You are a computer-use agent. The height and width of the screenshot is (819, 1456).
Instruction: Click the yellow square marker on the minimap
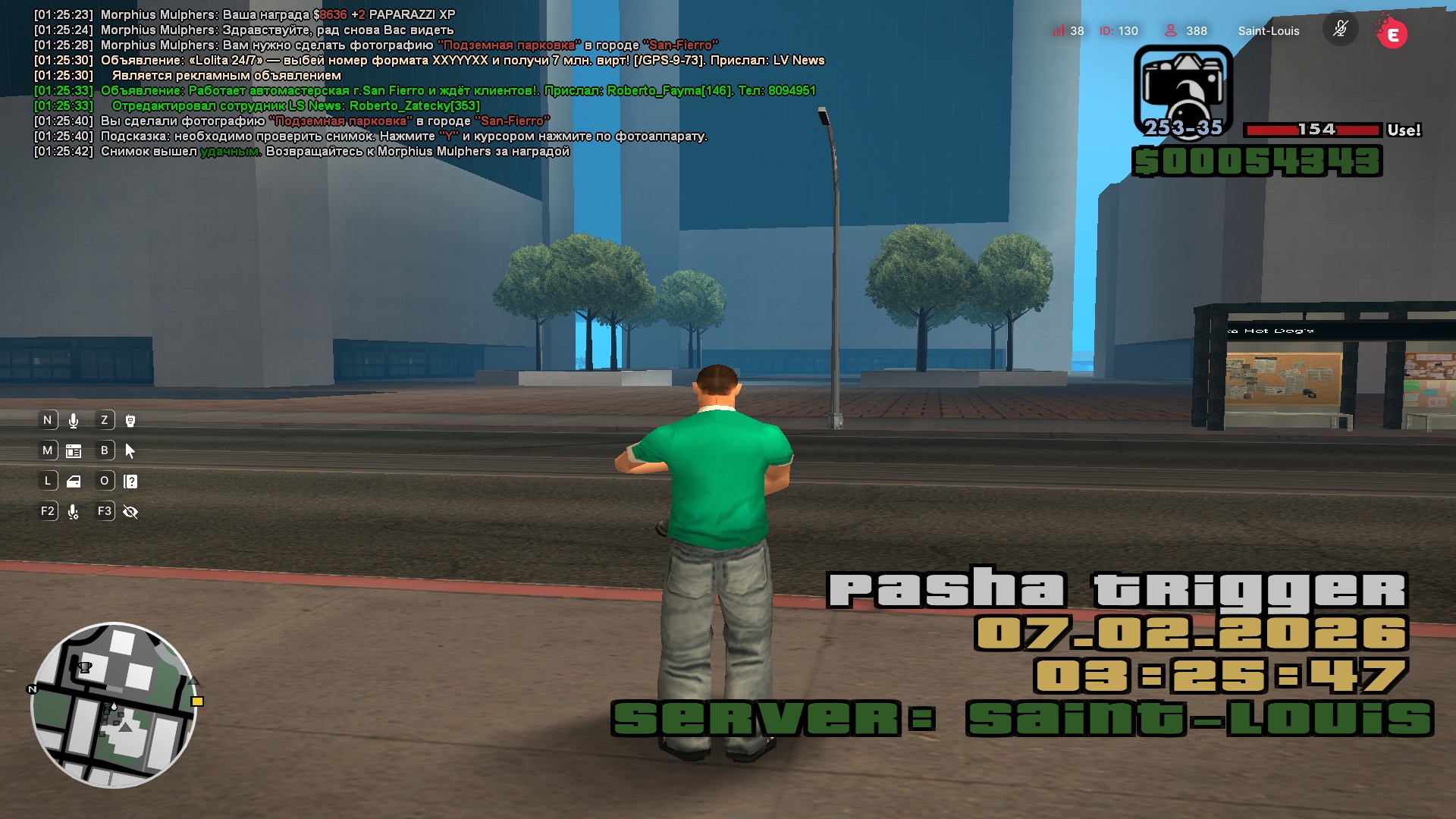(x=197, y=701)
